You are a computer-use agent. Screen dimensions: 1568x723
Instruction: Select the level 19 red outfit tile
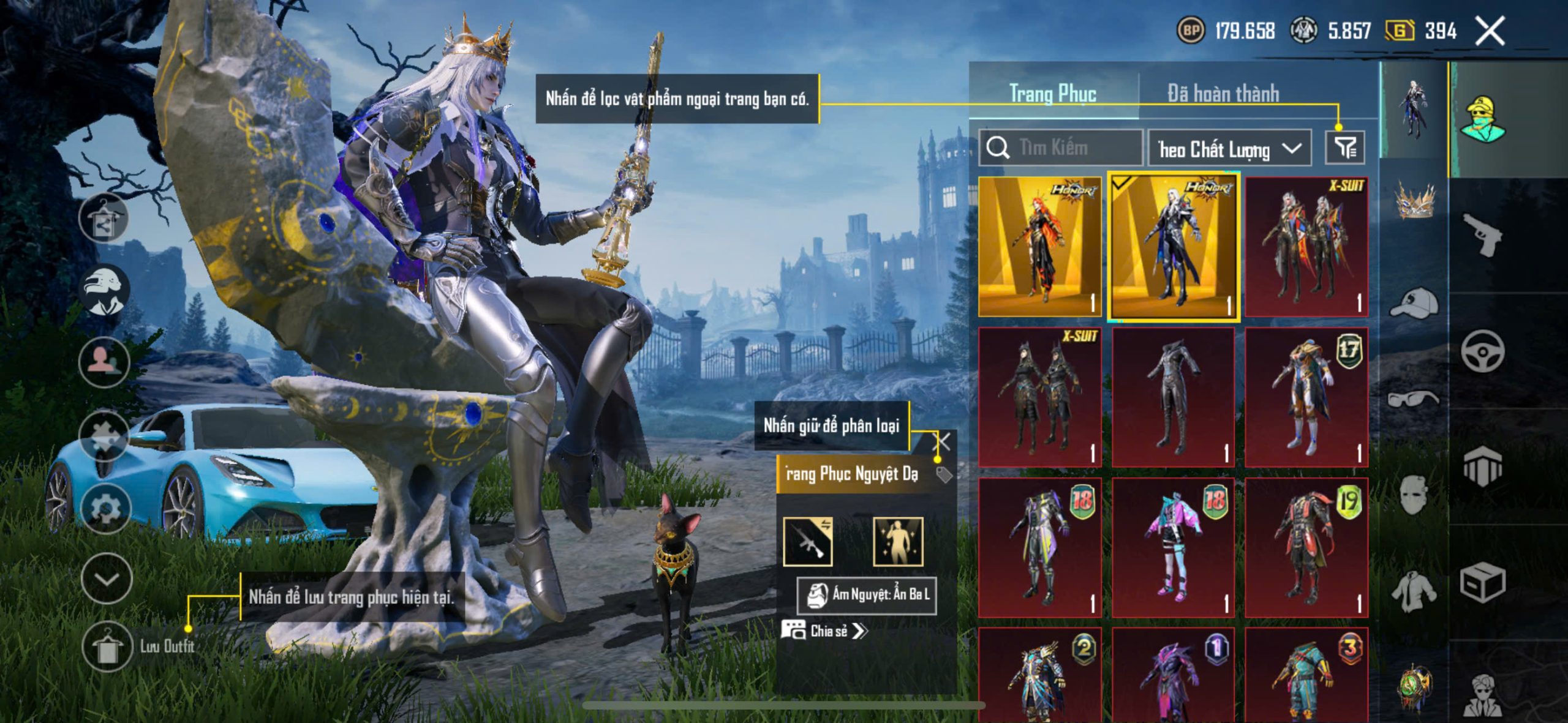(x=1306, y=547)
